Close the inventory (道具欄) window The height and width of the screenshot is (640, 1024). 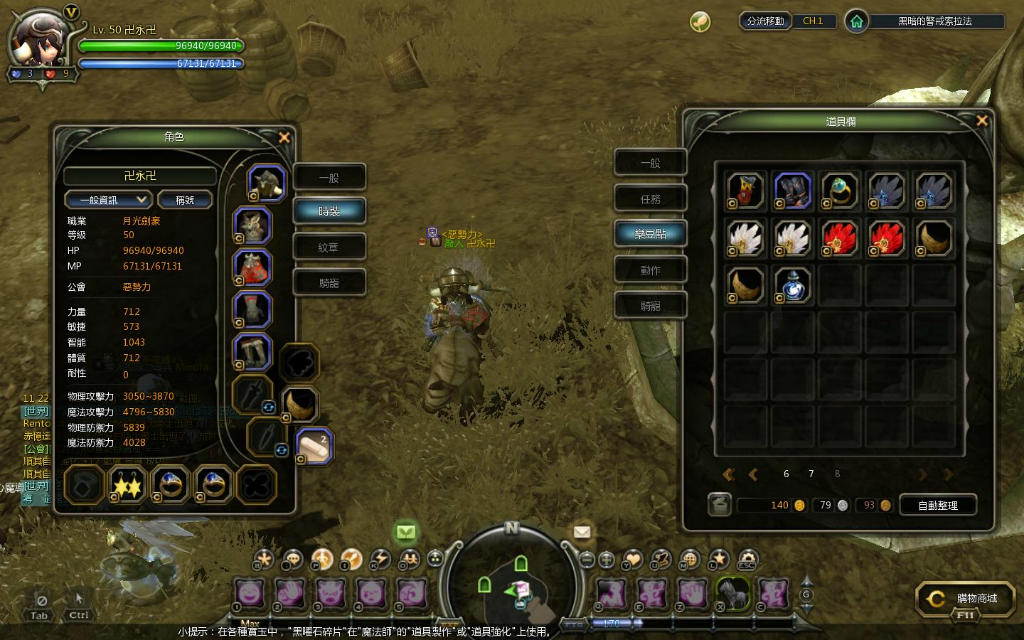coord(982,121)
